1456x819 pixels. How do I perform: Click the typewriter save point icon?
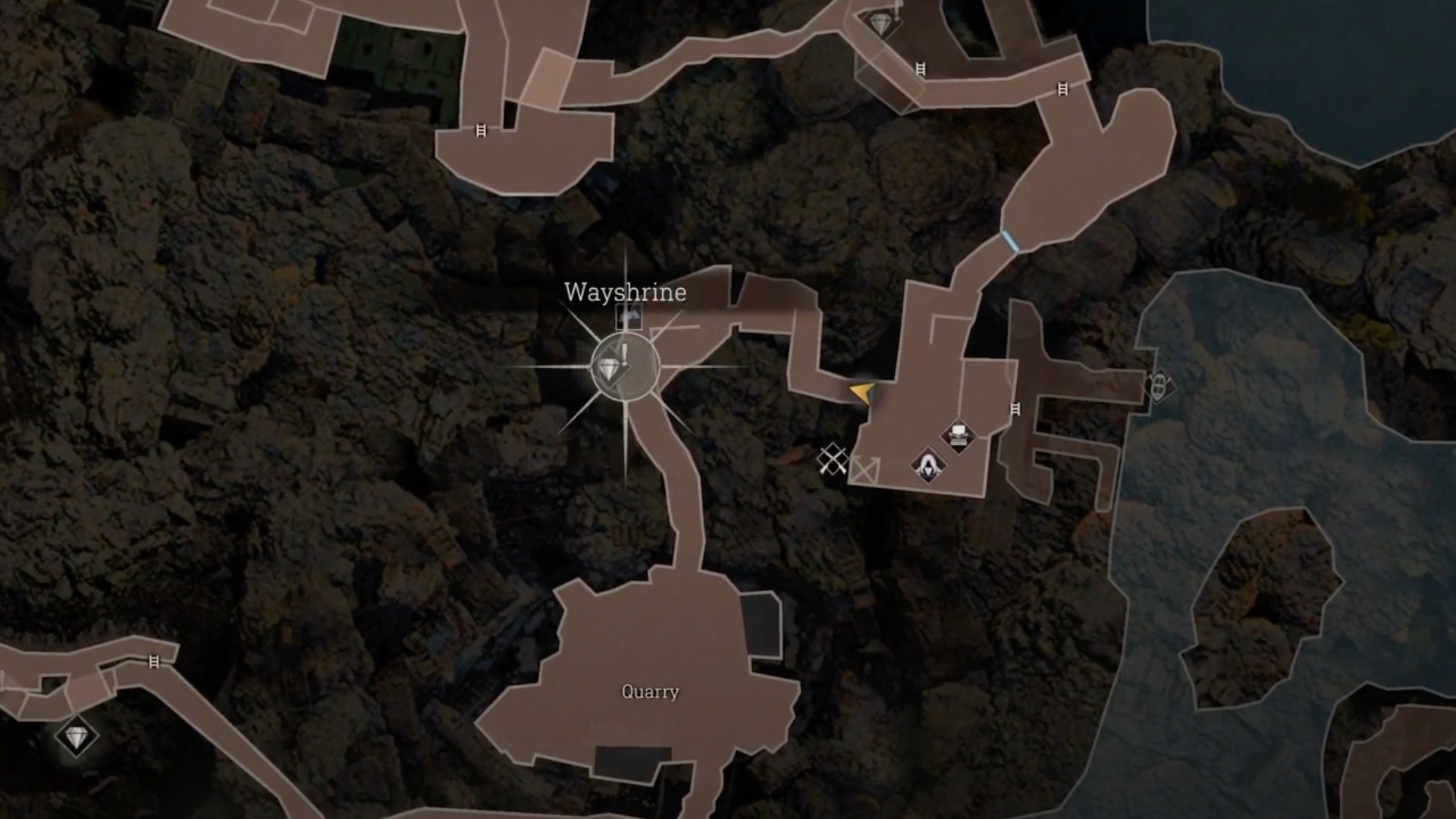[x=959, y=435]
